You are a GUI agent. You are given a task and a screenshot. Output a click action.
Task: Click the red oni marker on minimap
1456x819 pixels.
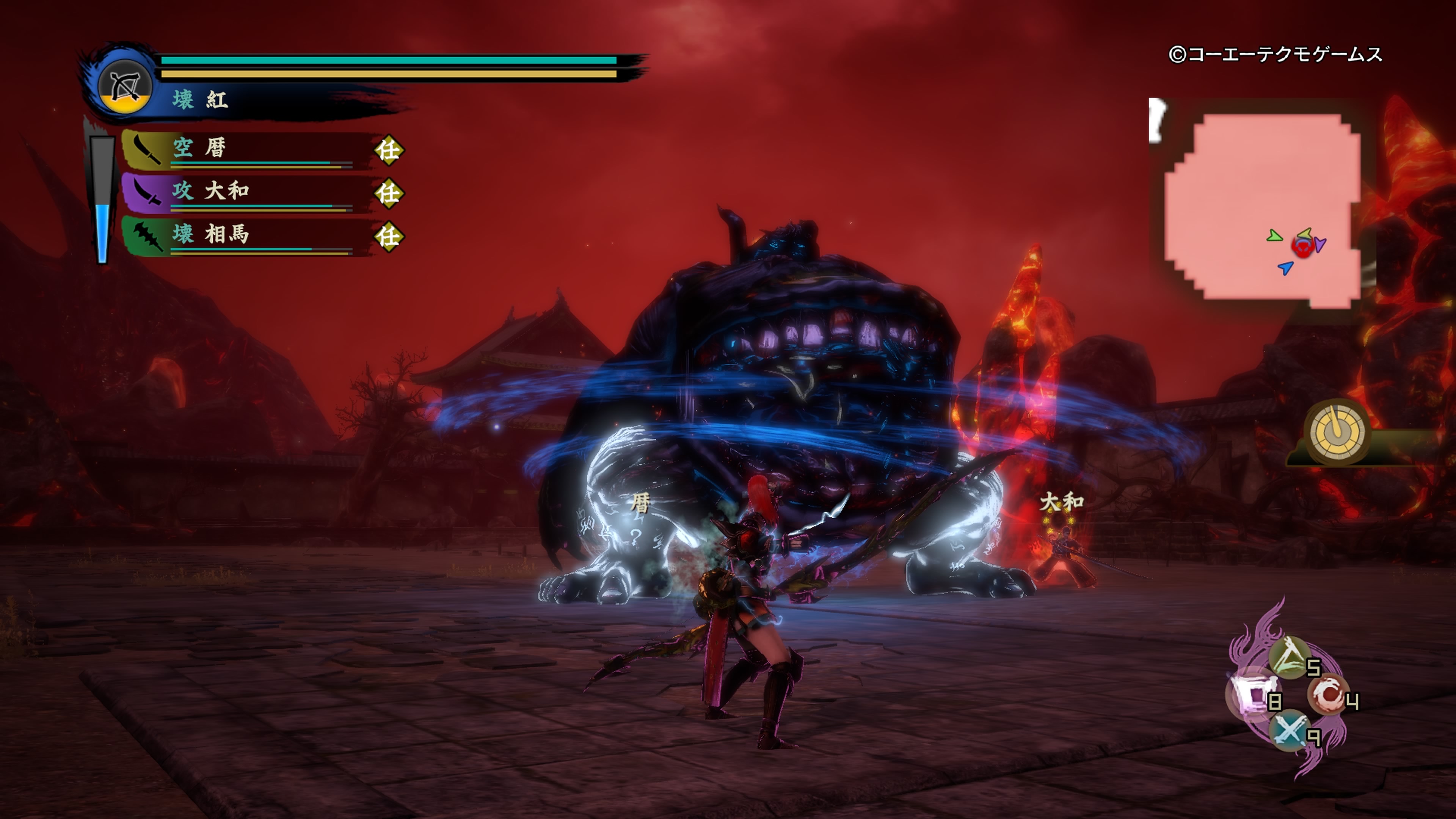tap(1302, 246)
